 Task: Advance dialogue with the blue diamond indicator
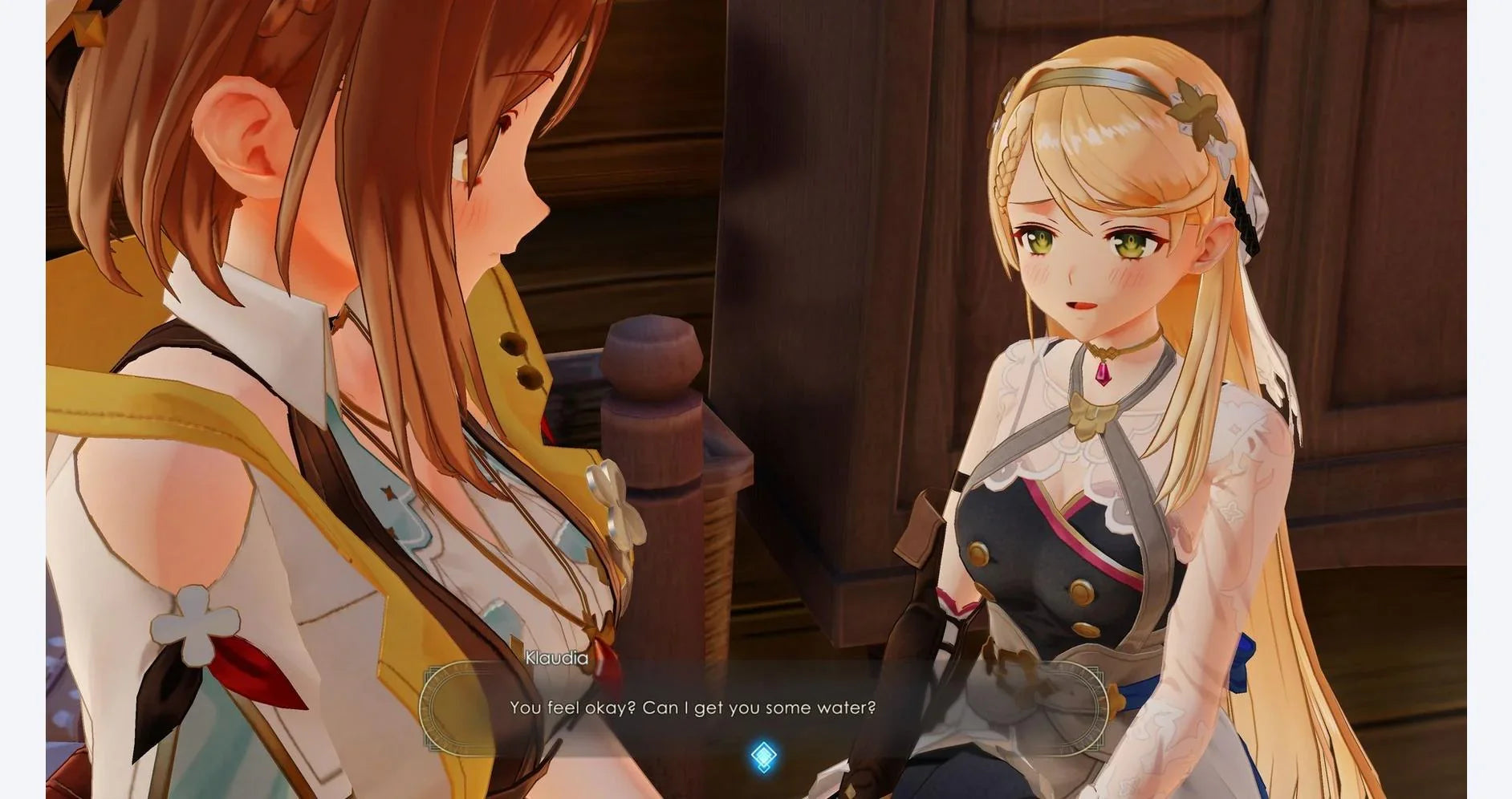tap(763, 756)
